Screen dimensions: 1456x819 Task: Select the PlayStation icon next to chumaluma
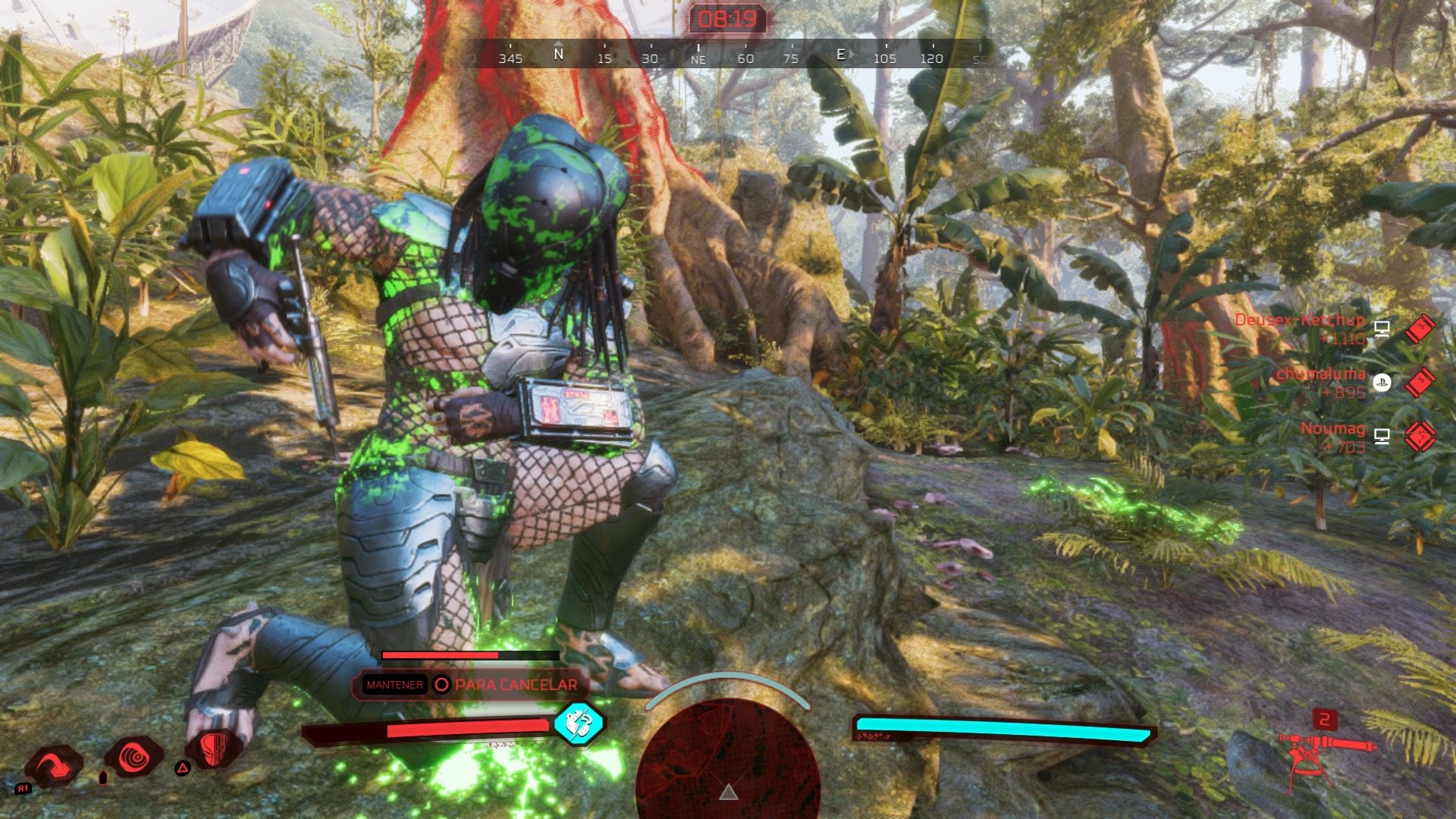1382,382
